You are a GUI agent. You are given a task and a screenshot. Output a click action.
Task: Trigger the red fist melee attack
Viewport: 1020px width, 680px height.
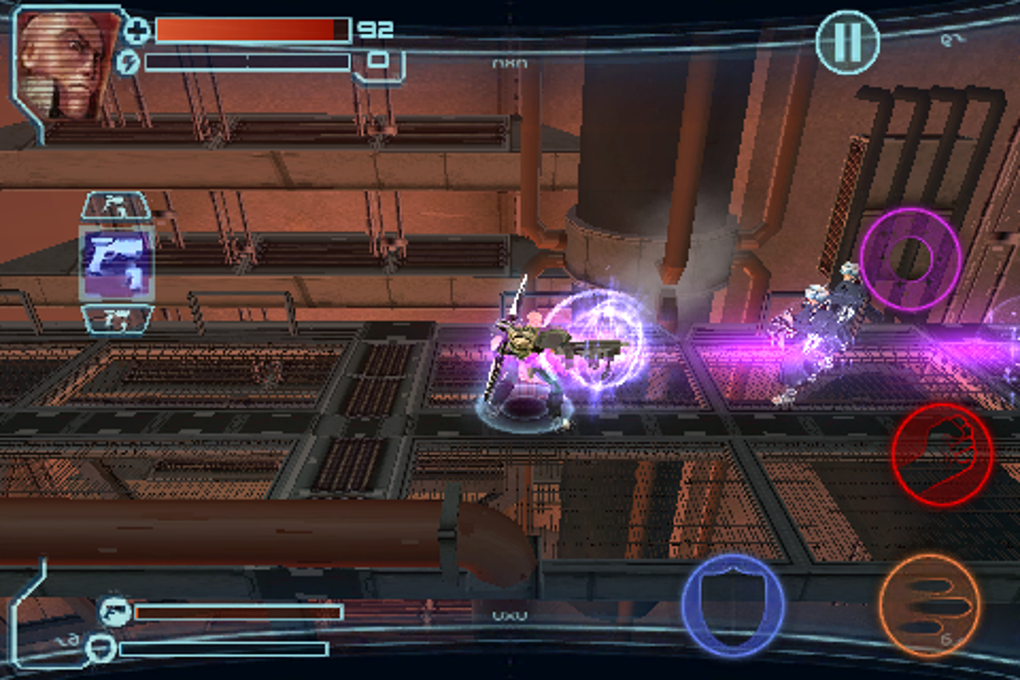[941, 455]
